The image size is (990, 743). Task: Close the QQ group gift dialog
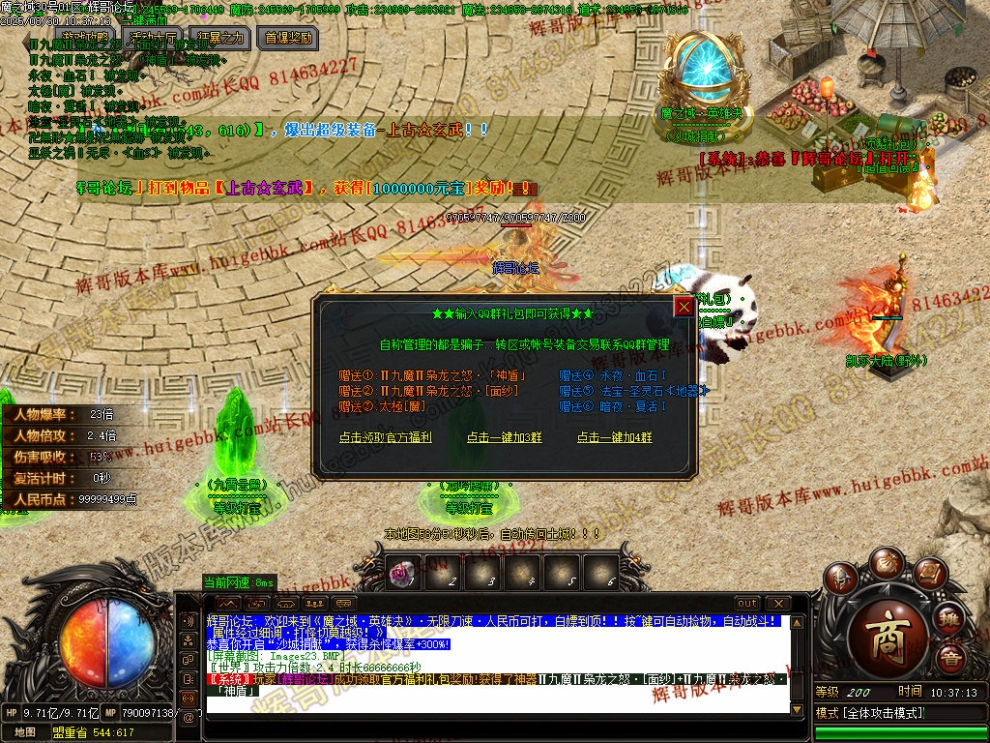click(684, 306)
